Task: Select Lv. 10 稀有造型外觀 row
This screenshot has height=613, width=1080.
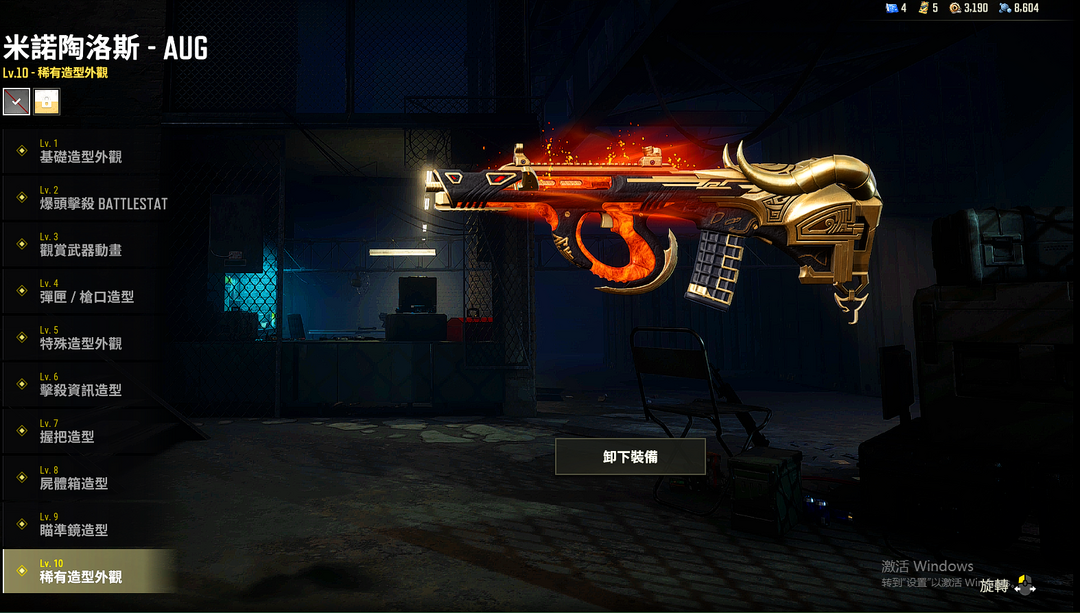Action: pos(88,571)
